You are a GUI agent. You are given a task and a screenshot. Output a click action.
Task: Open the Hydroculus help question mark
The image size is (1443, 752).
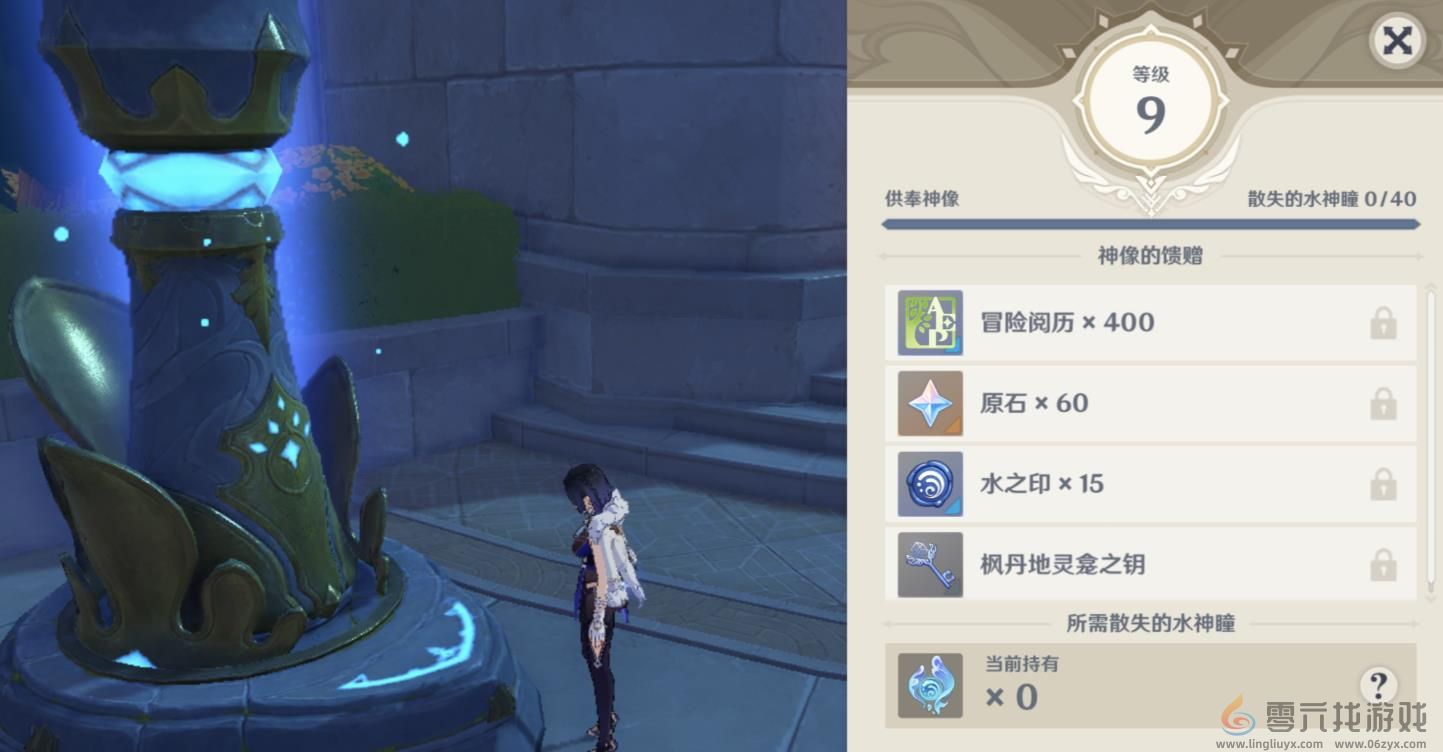[x=1378, y=685]
